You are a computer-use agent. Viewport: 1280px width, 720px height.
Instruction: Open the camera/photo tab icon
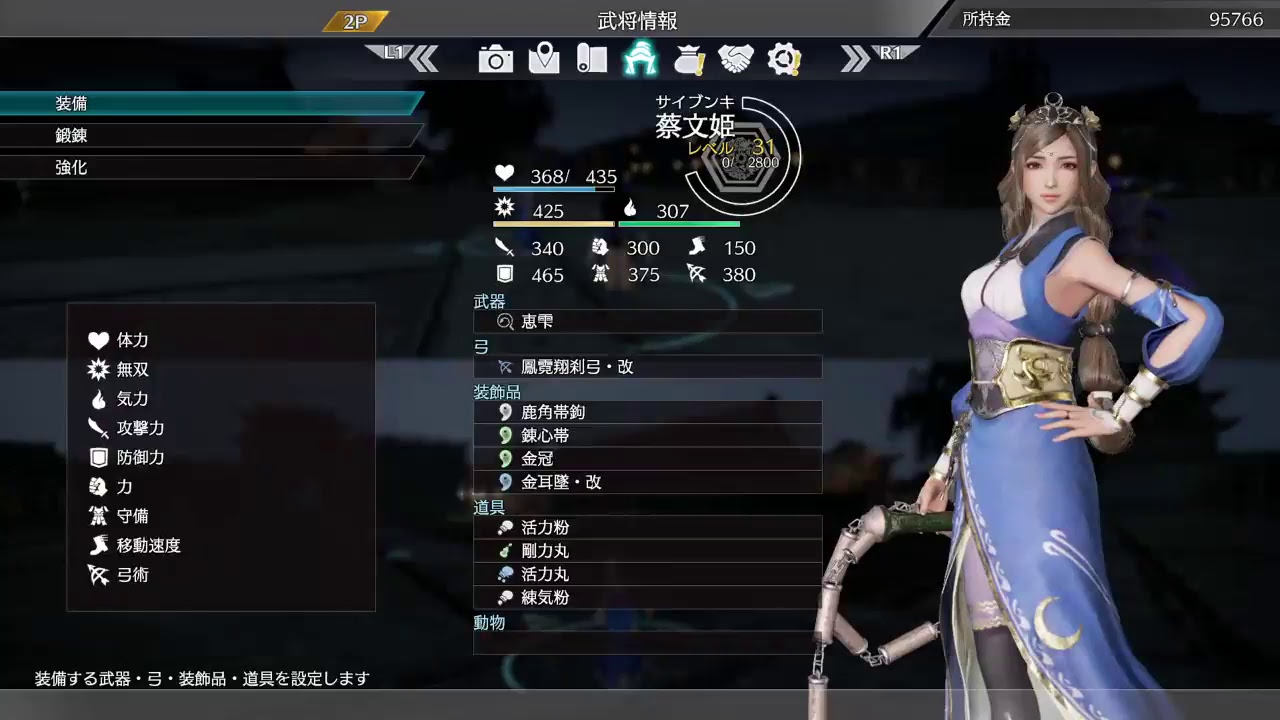pos(495,59)
